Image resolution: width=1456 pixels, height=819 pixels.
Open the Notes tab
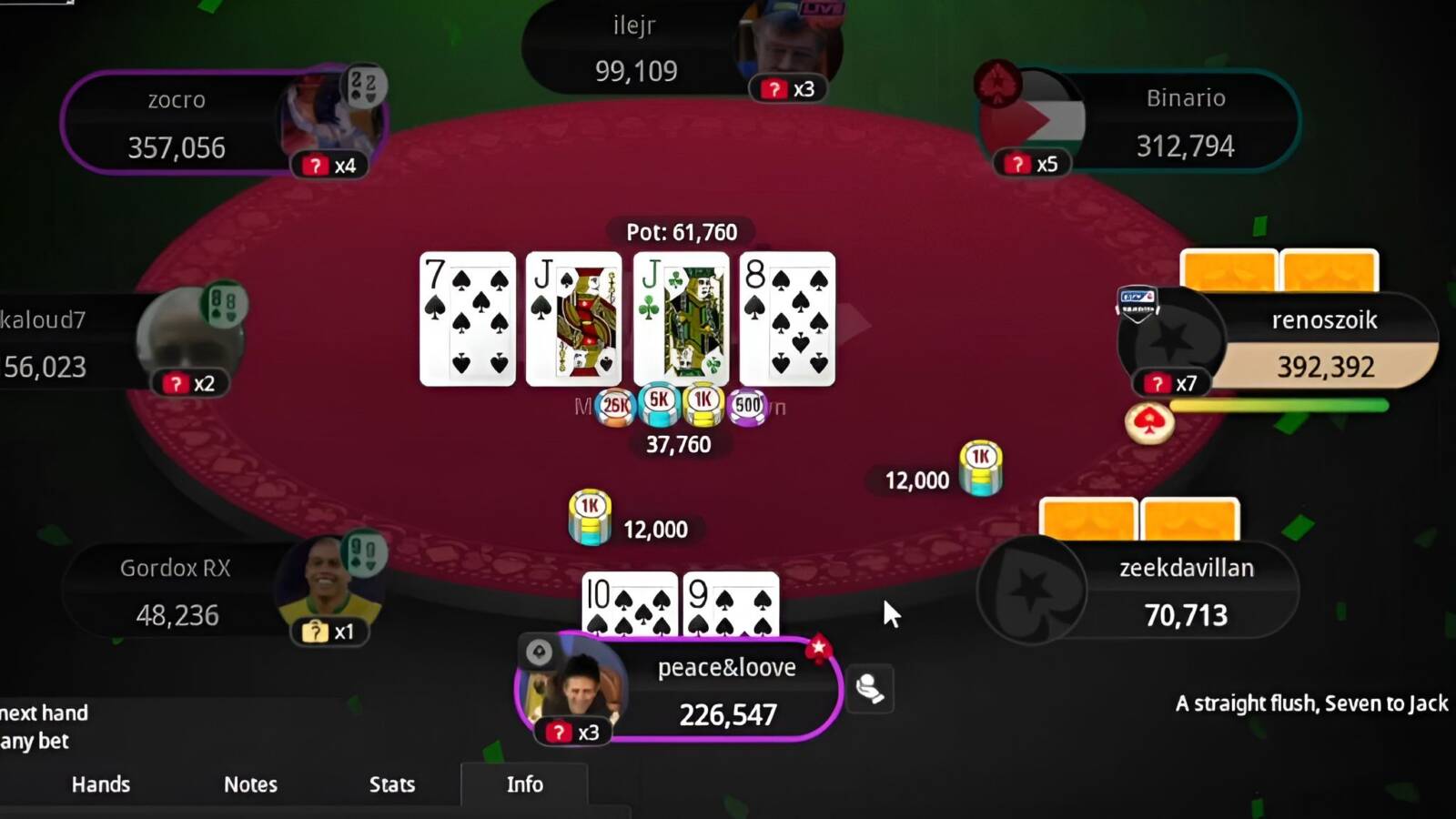pyautogui.click(x=250, y=784)
